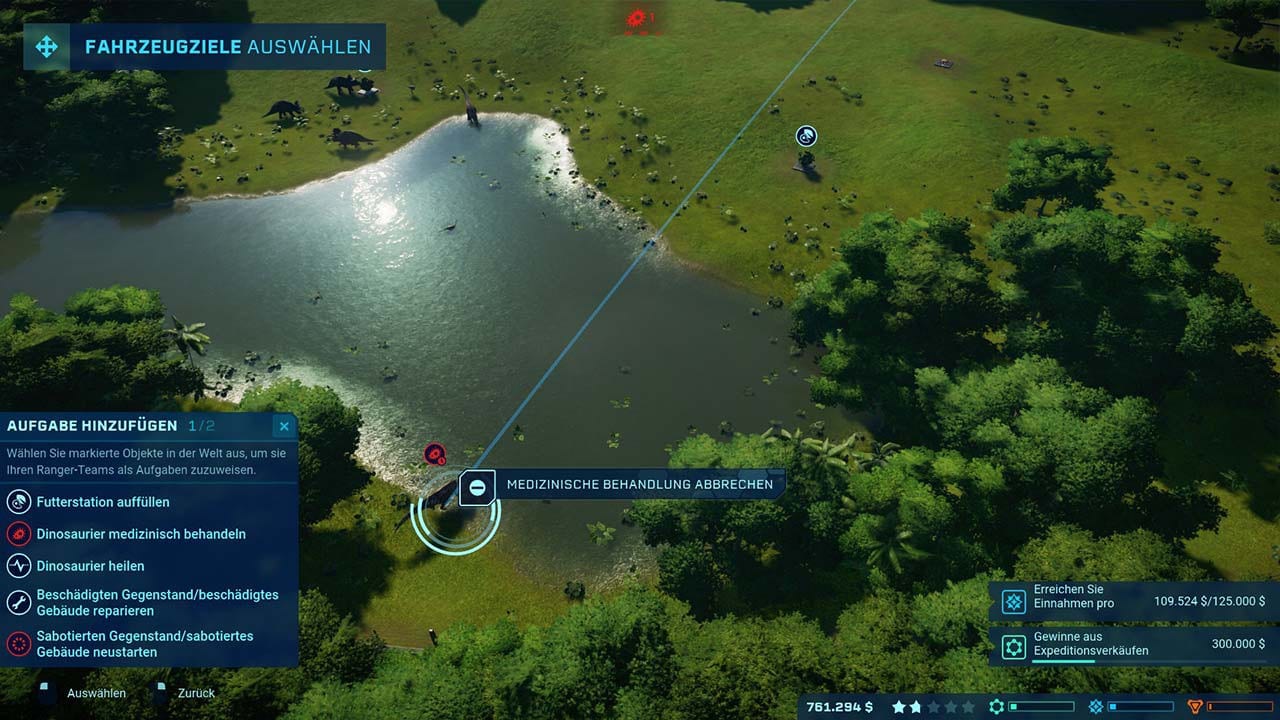The height and width of the screenshot is (720, 1280).
Task: Click the park star rating
Action: click(x=932, y=707)
